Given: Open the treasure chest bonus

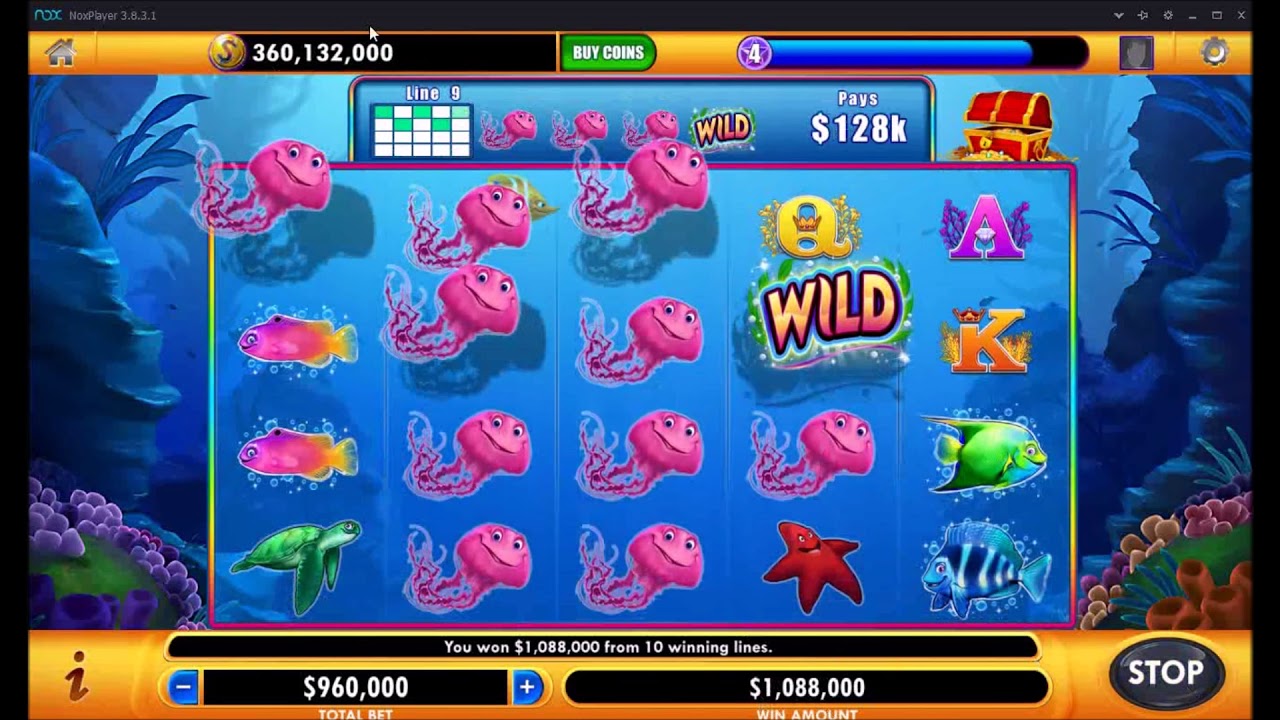Looking at the screenshot, I should tap(1007, 123).
